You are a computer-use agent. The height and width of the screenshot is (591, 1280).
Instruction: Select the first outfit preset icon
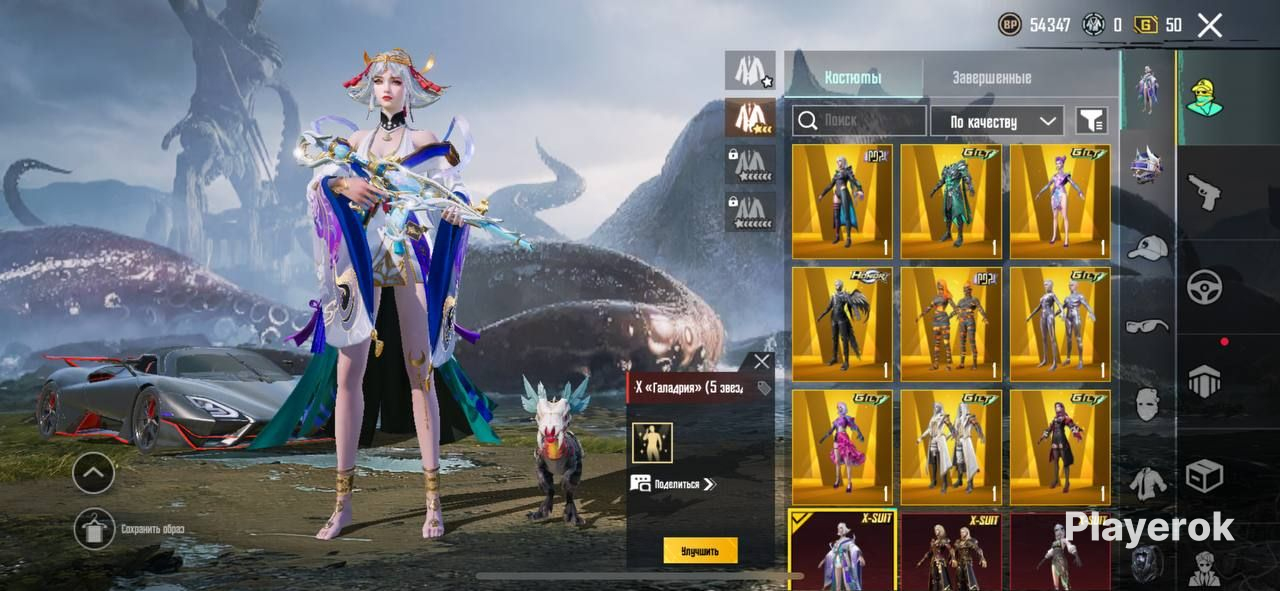click(749, 71)
